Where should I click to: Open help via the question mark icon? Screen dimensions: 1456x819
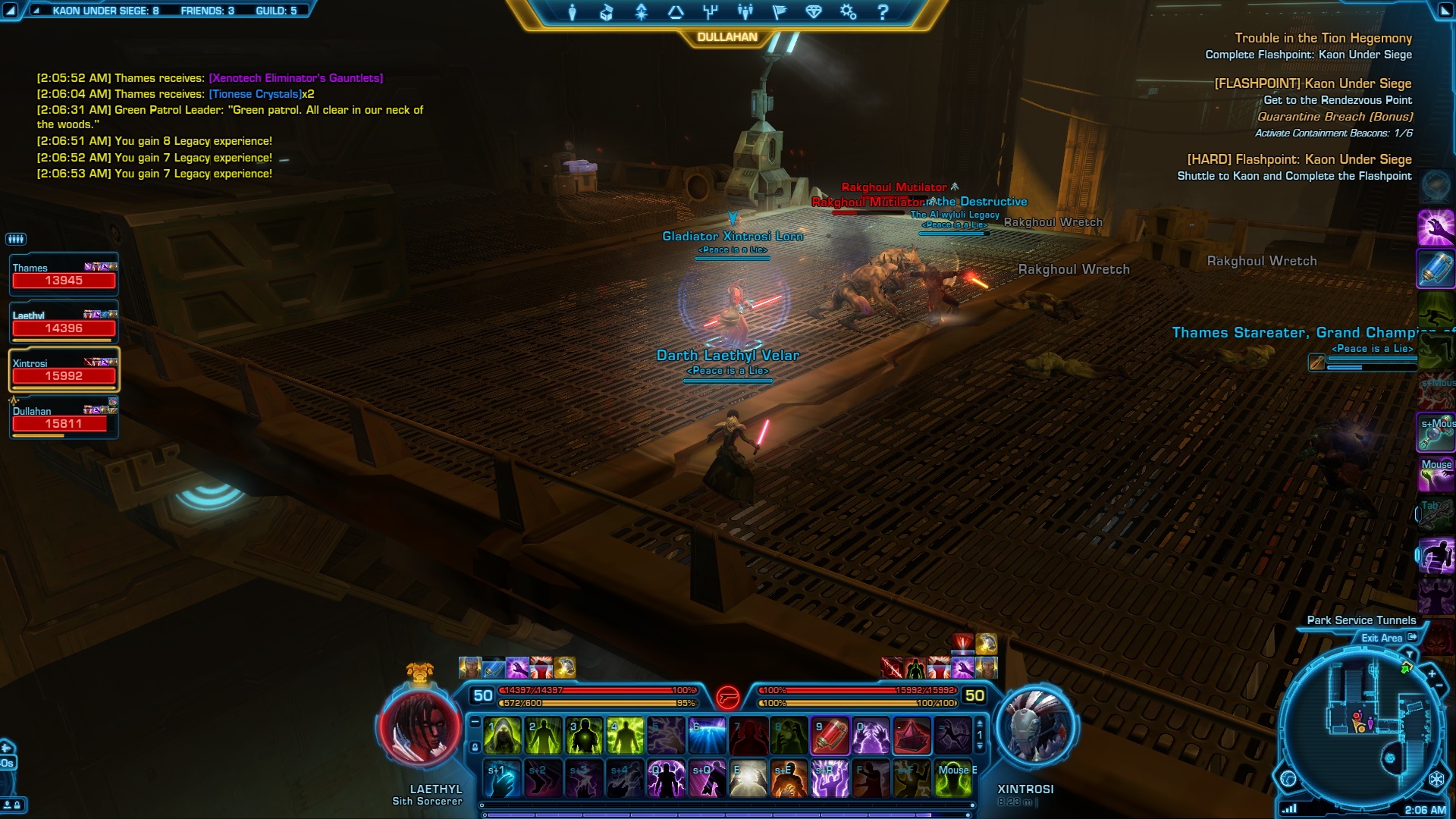(x=883, y=12)
